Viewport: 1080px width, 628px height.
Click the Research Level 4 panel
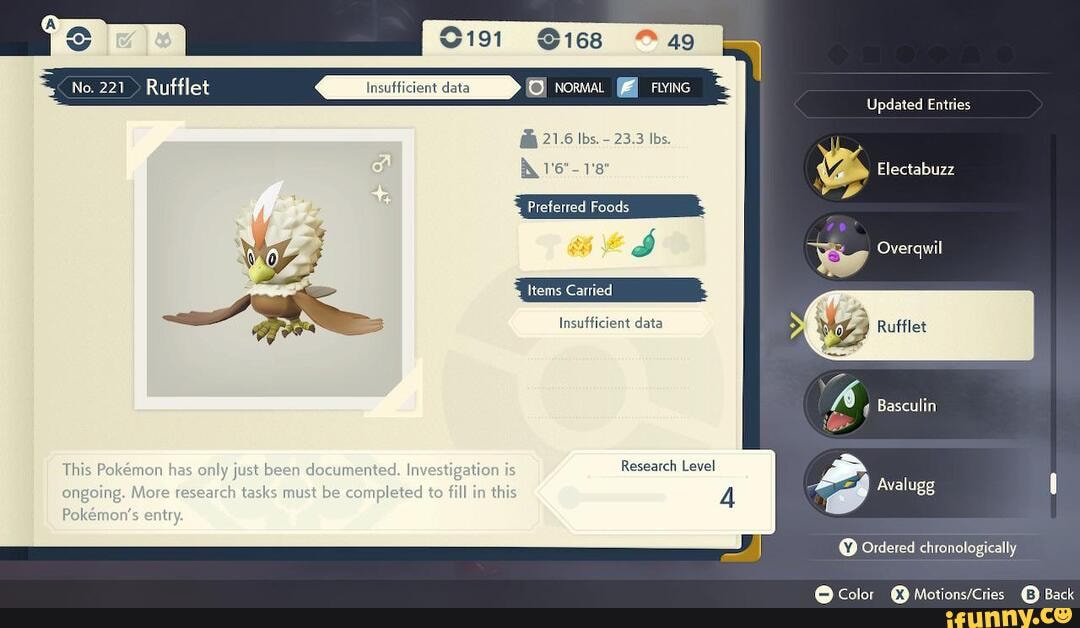point(668,490)
